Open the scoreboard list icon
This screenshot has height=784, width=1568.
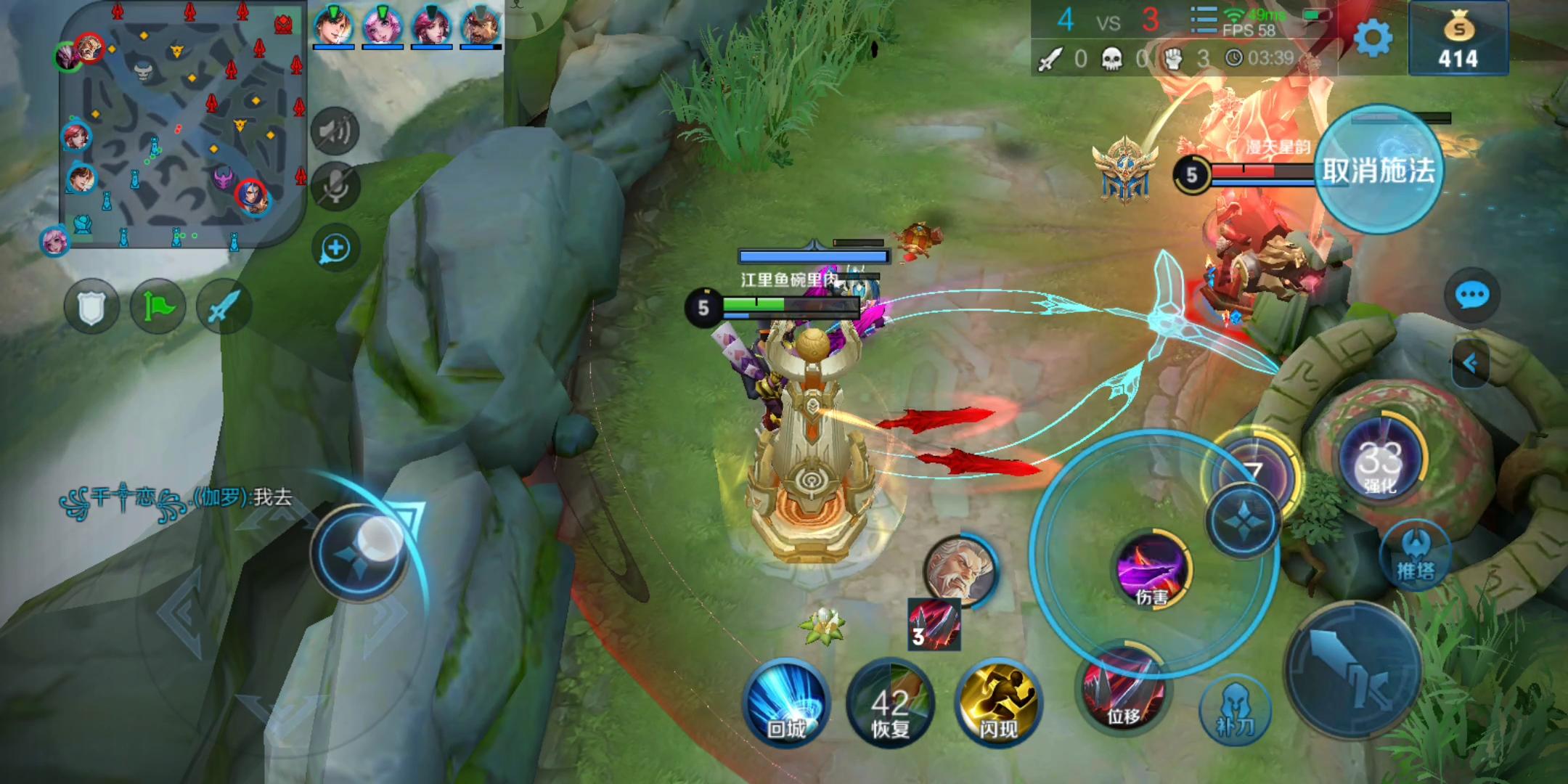pyautogui.click(x=1203, y=22)
